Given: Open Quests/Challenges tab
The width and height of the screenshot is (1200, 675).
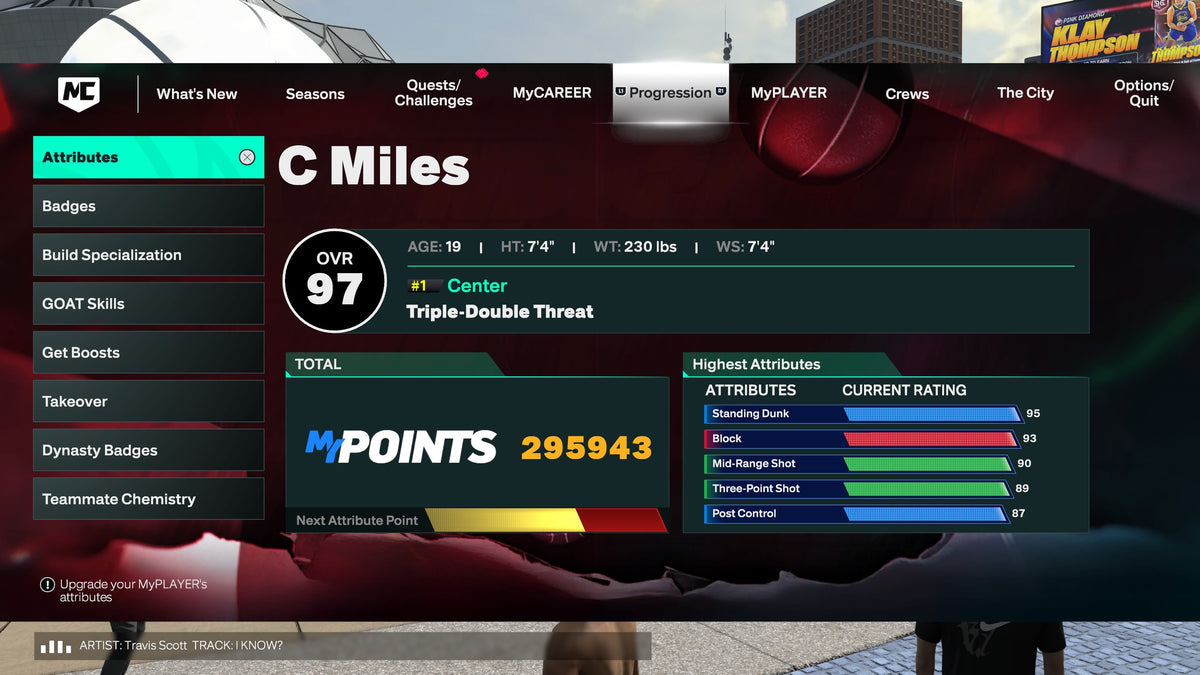Looking at the screenshot, I should (433, 93).
